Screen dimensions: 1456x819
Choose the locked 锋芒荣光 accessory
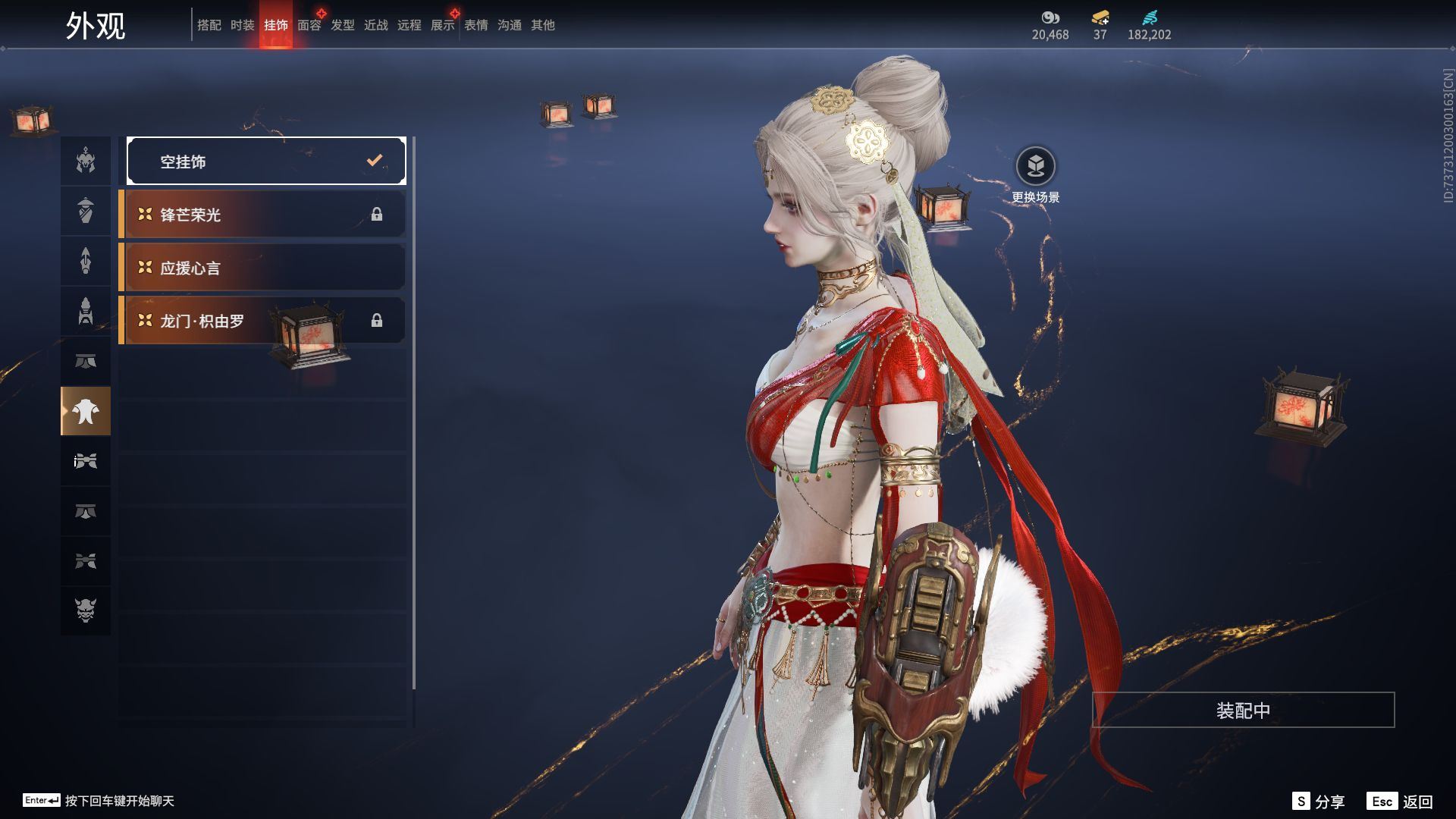click(262, 215)
